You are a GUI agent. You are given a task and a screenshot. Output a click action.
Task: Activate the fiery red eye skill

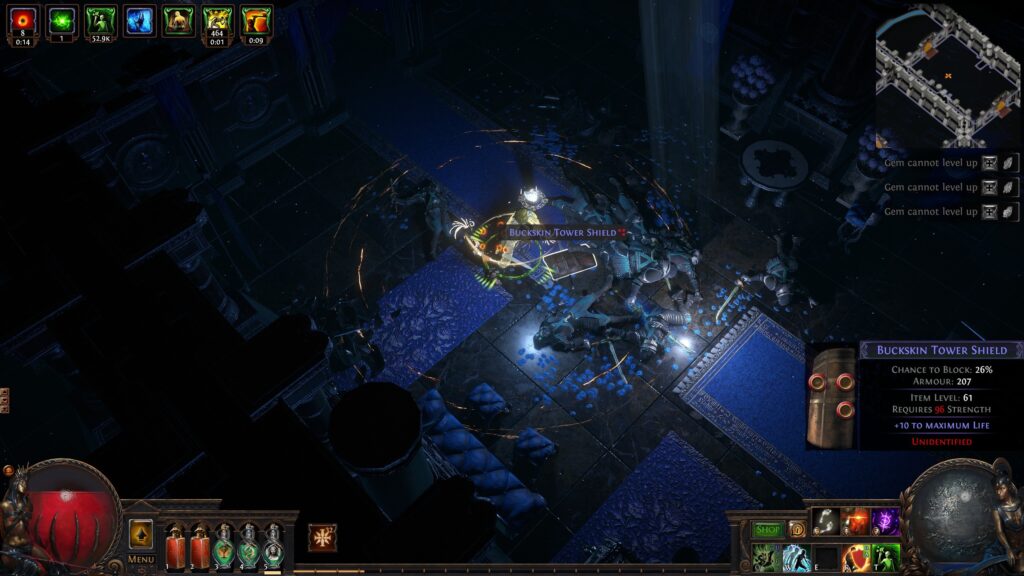point(855,522)
